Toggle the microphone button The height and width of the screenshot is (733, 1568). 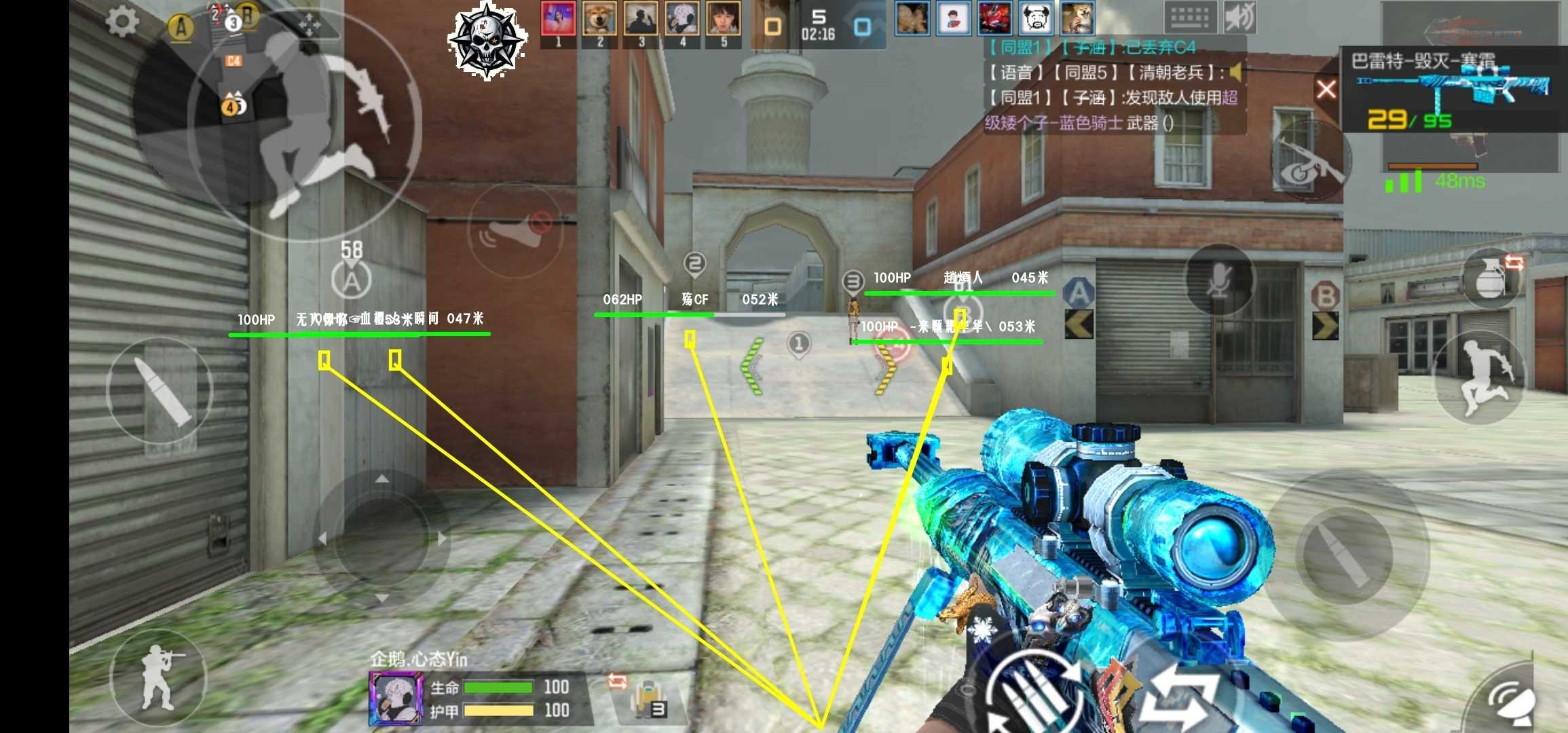click(x=1220, y=279)
